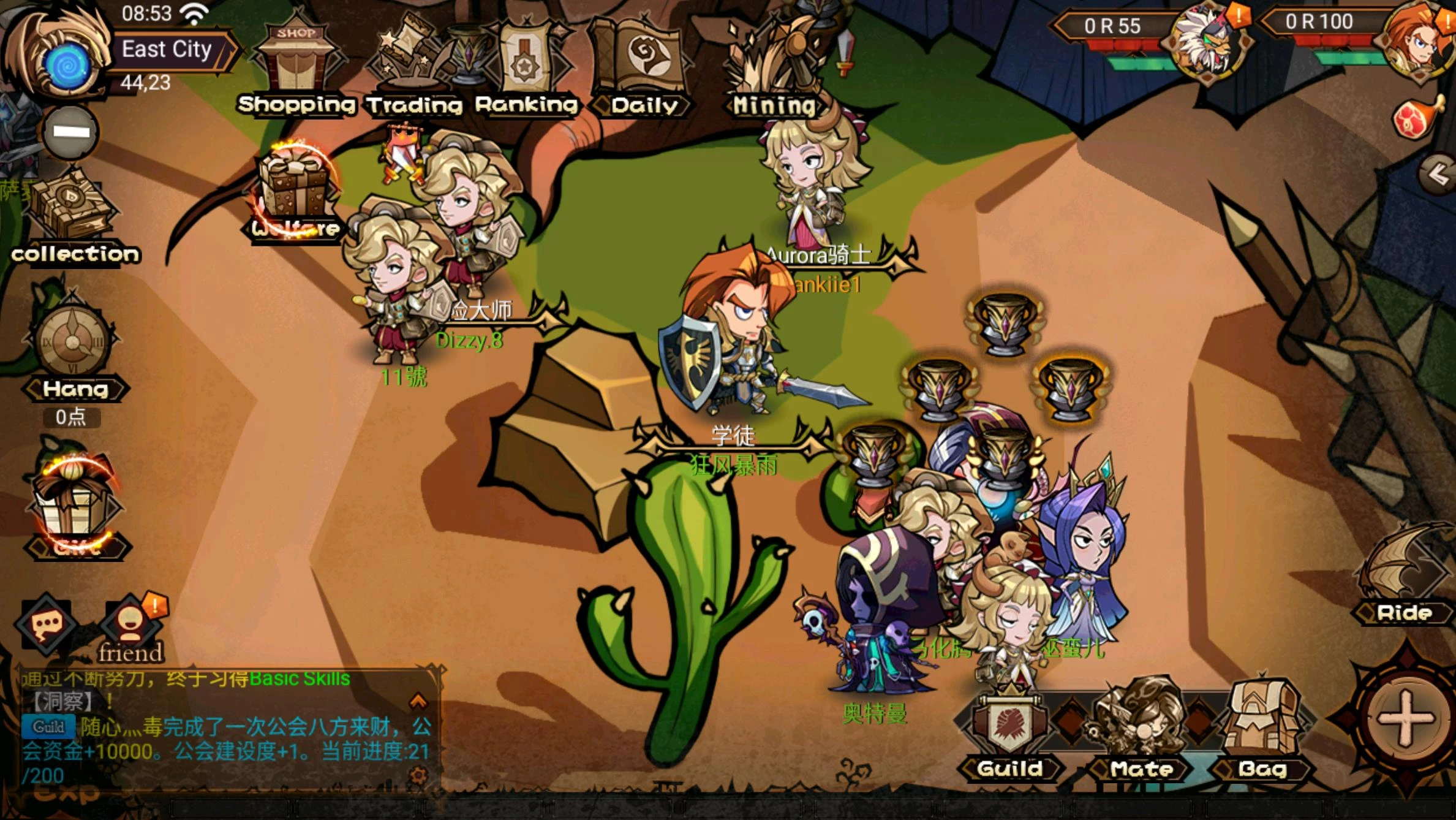
Task: Open the chat speech bubble
Action: [x=47, y=626]
